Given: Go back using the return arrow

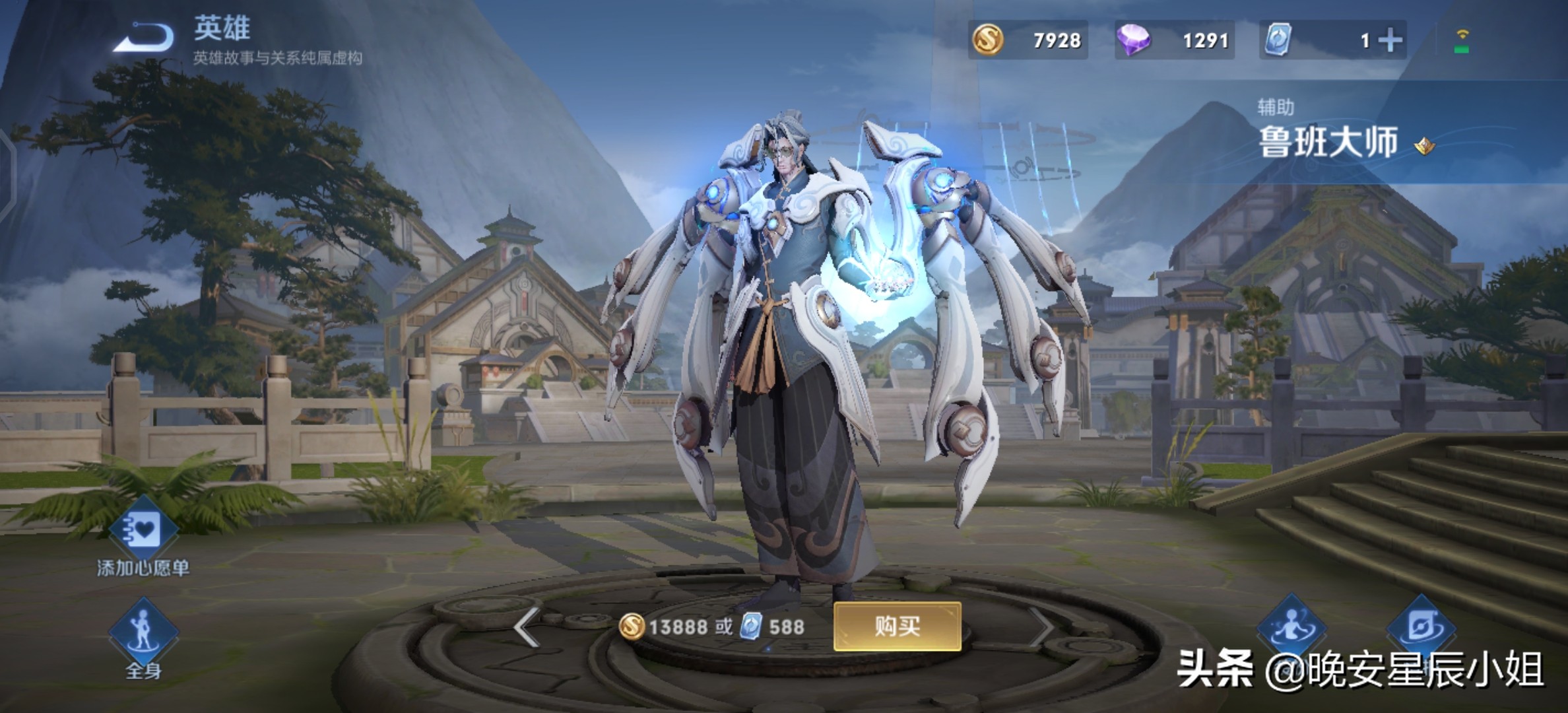Looking at the screenshot, I should pos(144,38).
